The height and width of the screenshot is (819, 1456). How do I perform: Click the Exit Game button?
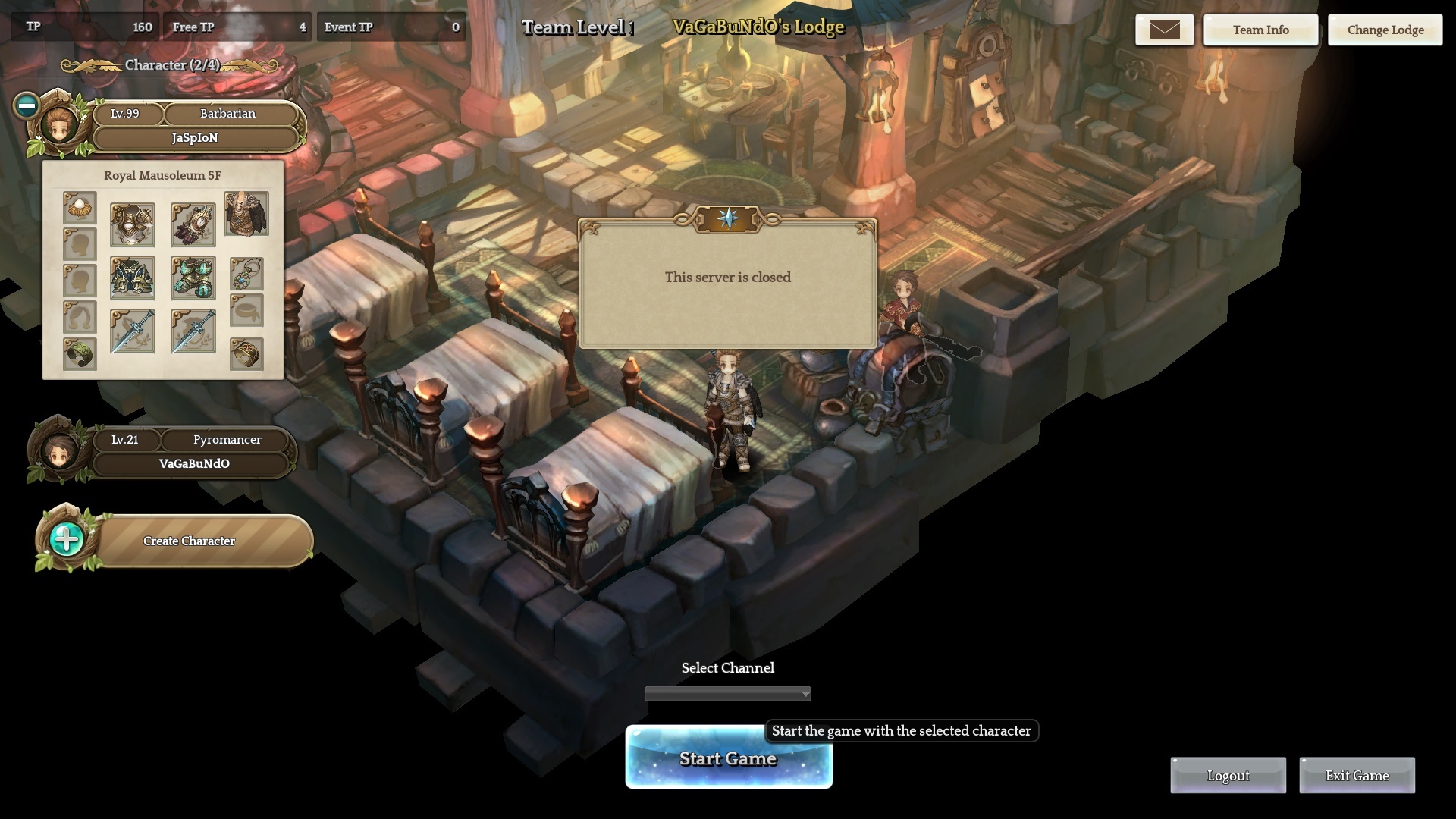[x=1357, y=776]
